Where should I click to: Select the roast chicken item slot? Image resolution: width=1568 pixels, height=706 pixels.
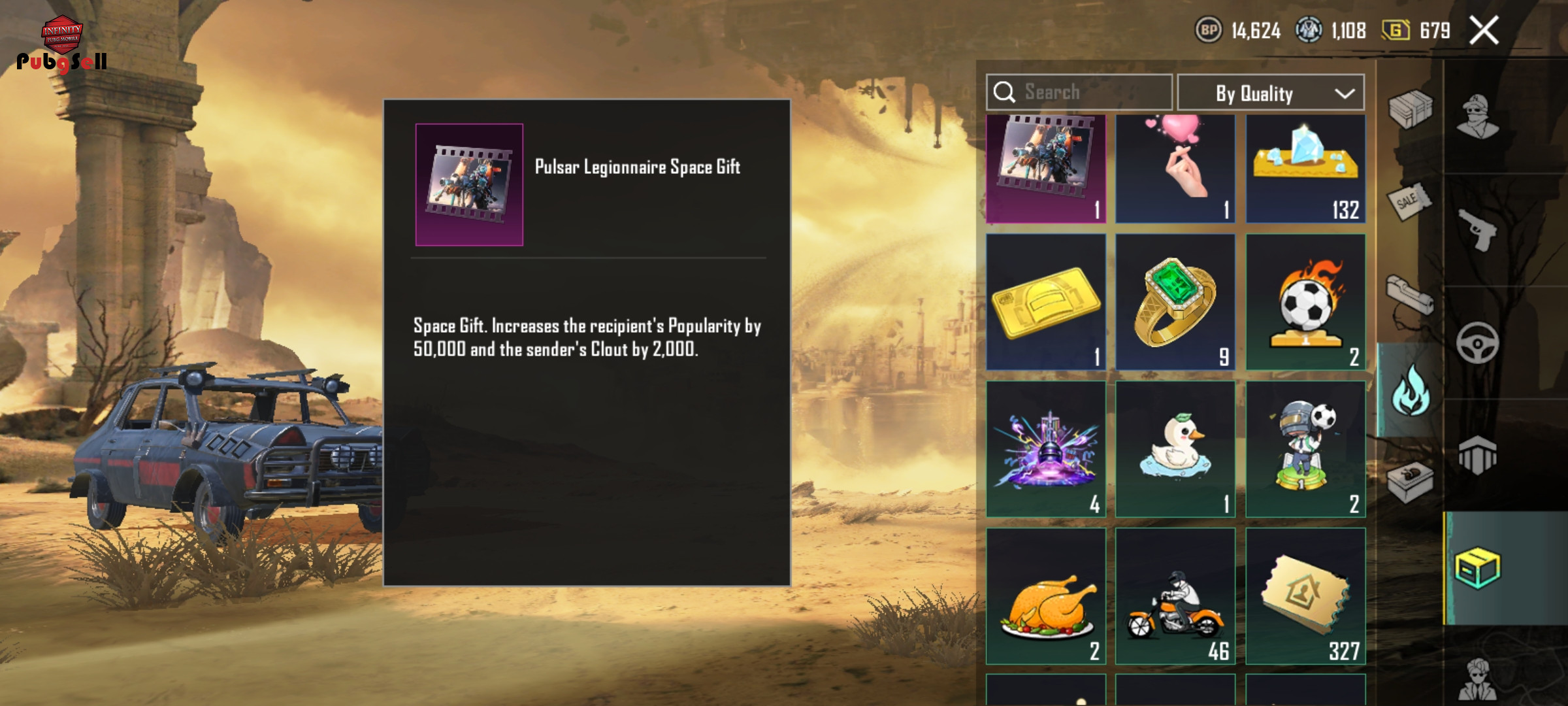pos(1045,596)
